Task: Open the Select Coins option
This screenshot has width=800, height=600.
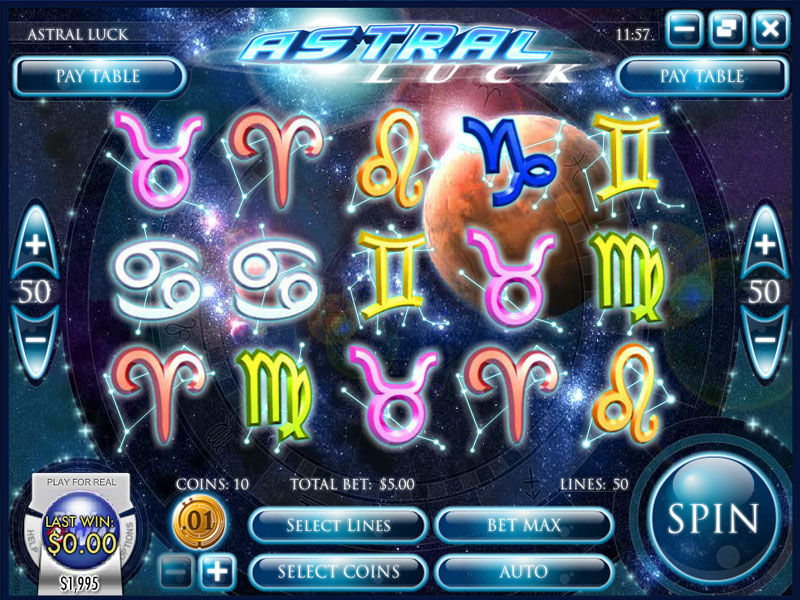Action: 338,572
